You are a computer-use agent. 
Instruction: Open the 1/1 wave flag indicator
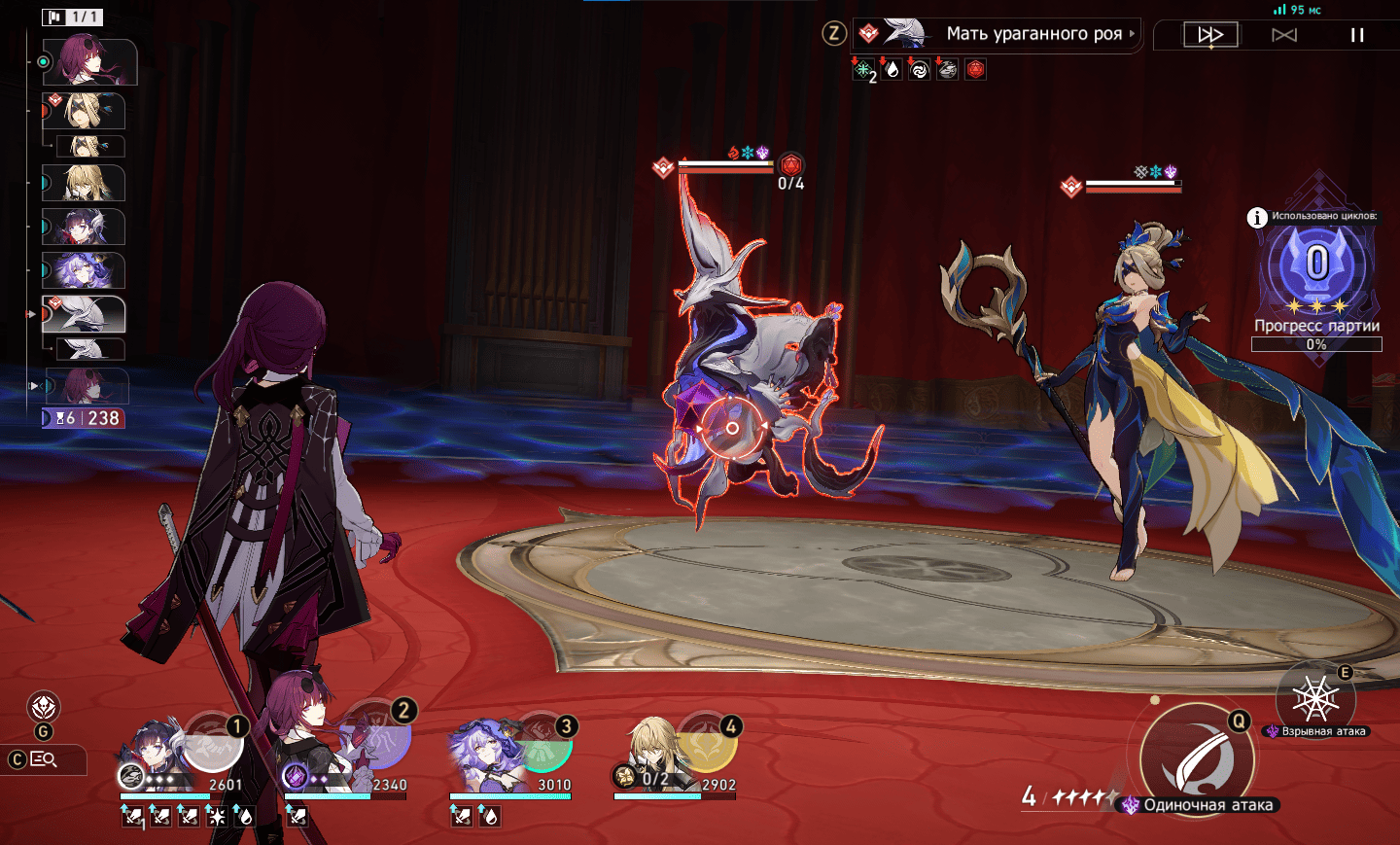(73, 17)
